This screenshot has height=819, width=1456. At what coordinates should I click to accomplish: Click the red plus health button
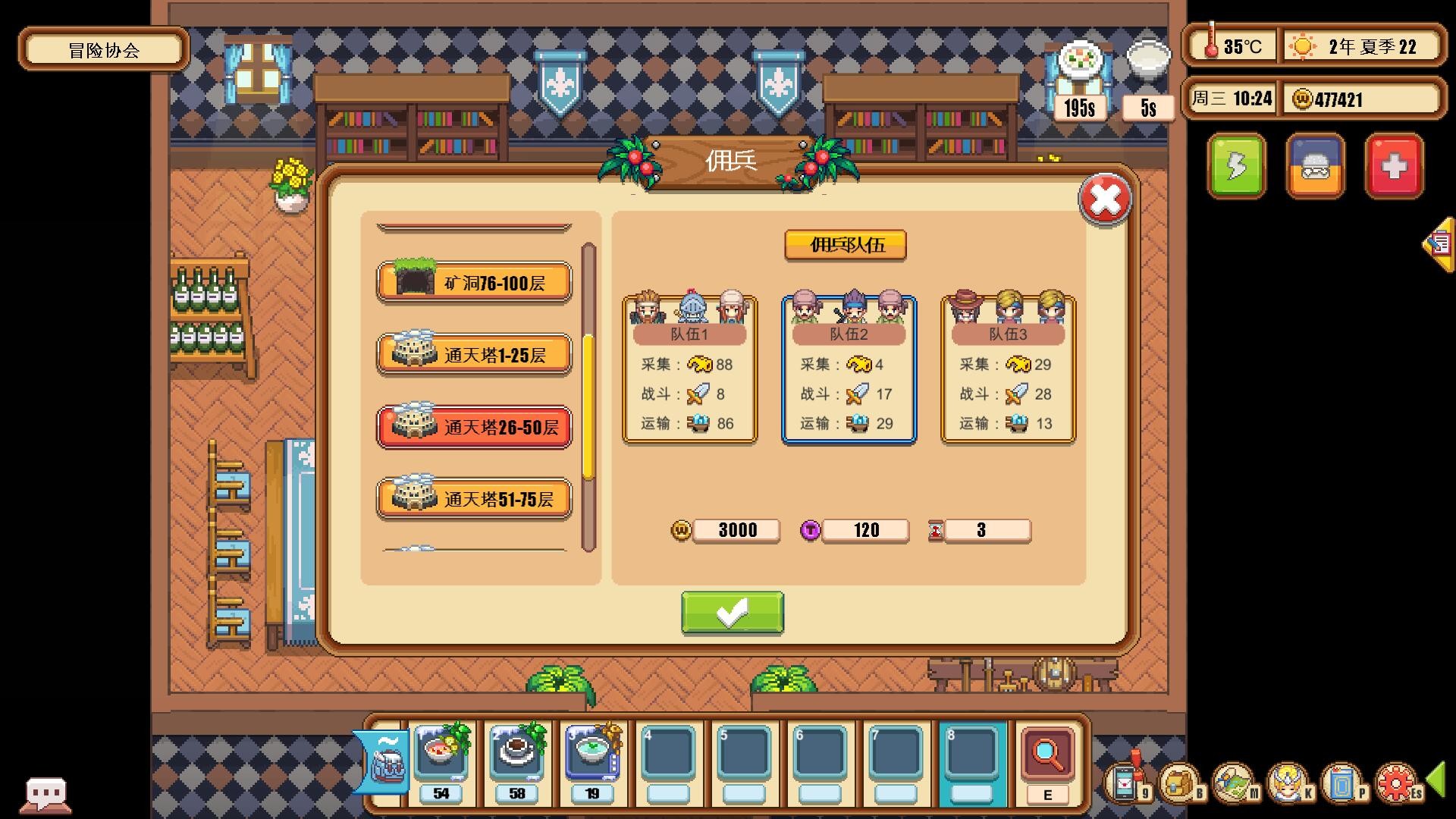coord(1395,166)
